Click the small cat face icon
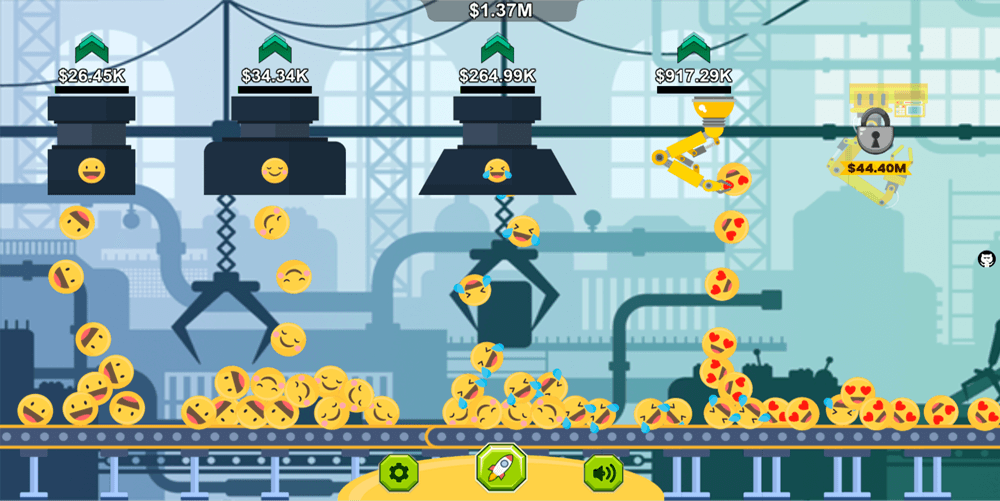The image size is (1000, 501). click(x=986, y=259)
